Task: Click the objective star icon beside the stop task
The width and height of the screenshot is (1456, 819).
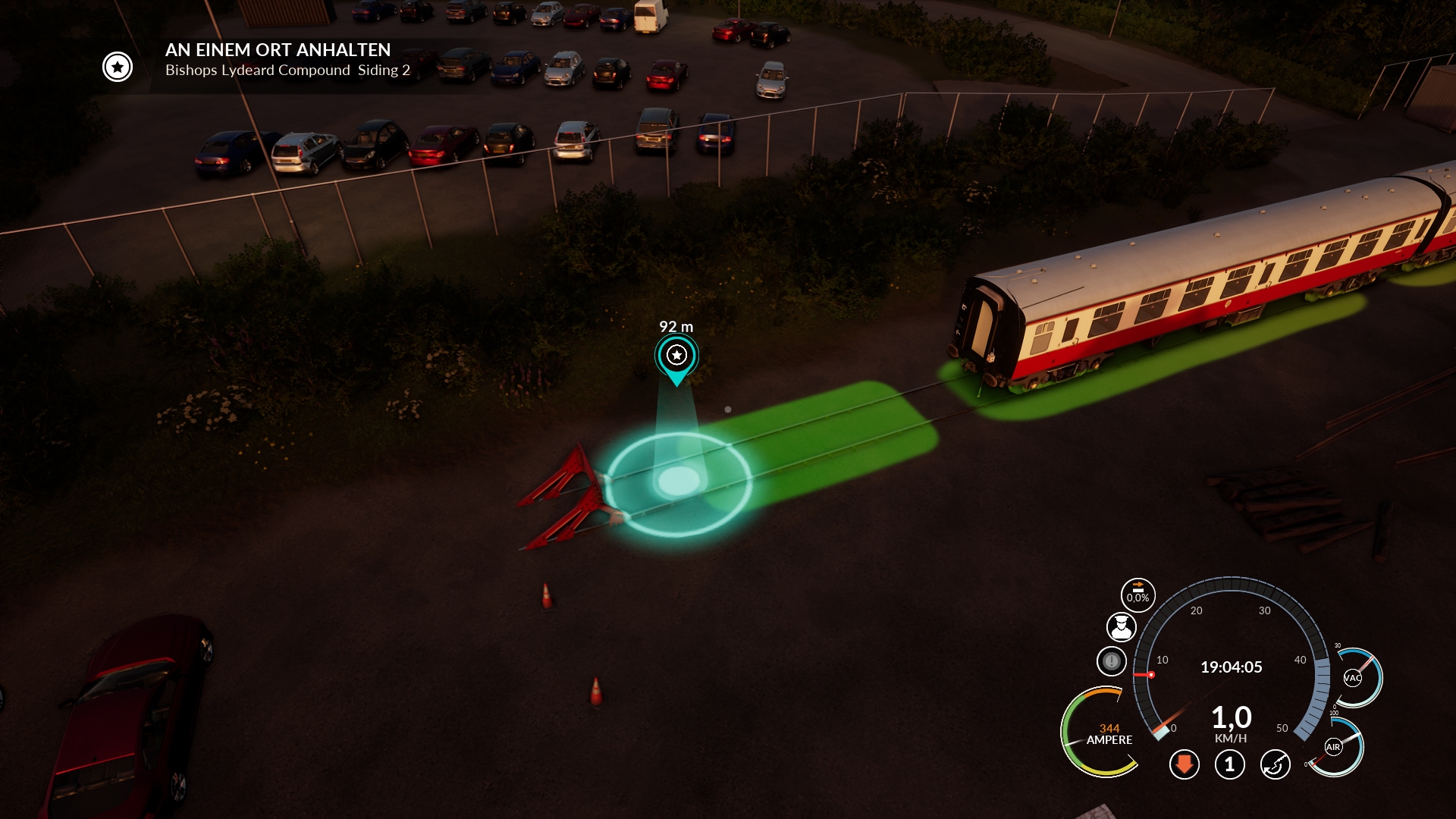Action: click(118, 67)
